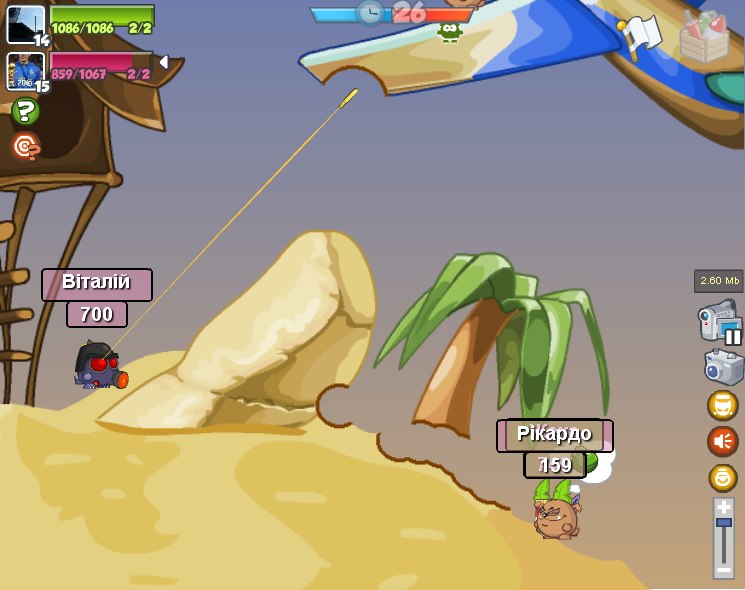Collapse the team panel with white arrow
745x590 pixels.
(x=164, y=62)
